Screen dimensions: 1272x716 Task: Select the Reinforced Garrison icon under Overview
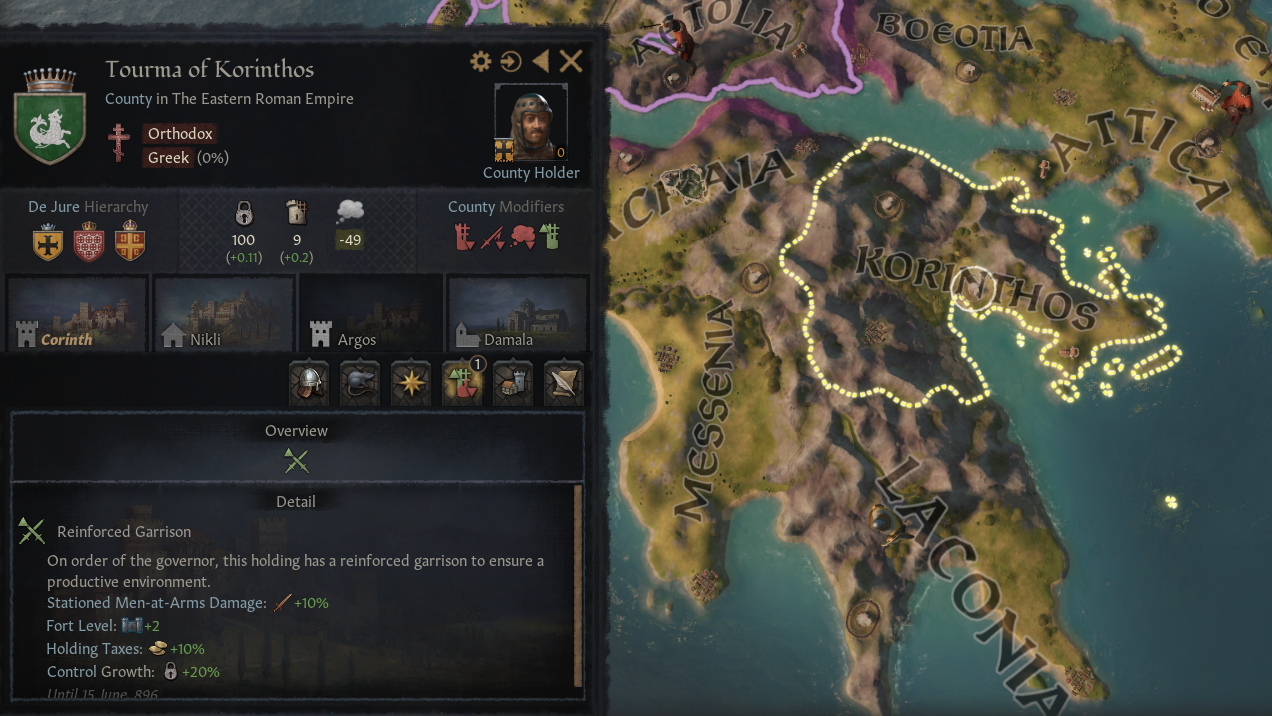[x=296, y=461]
